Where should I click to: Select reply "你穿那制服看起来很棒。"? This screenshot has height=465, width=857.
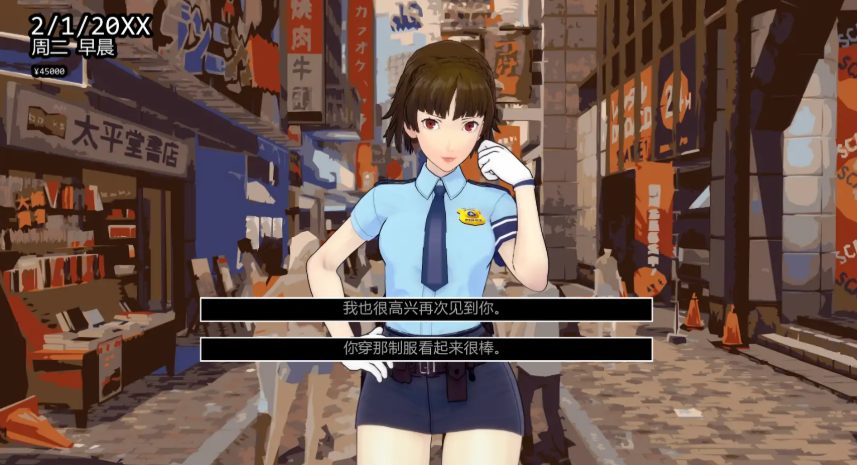coord(426,349)
